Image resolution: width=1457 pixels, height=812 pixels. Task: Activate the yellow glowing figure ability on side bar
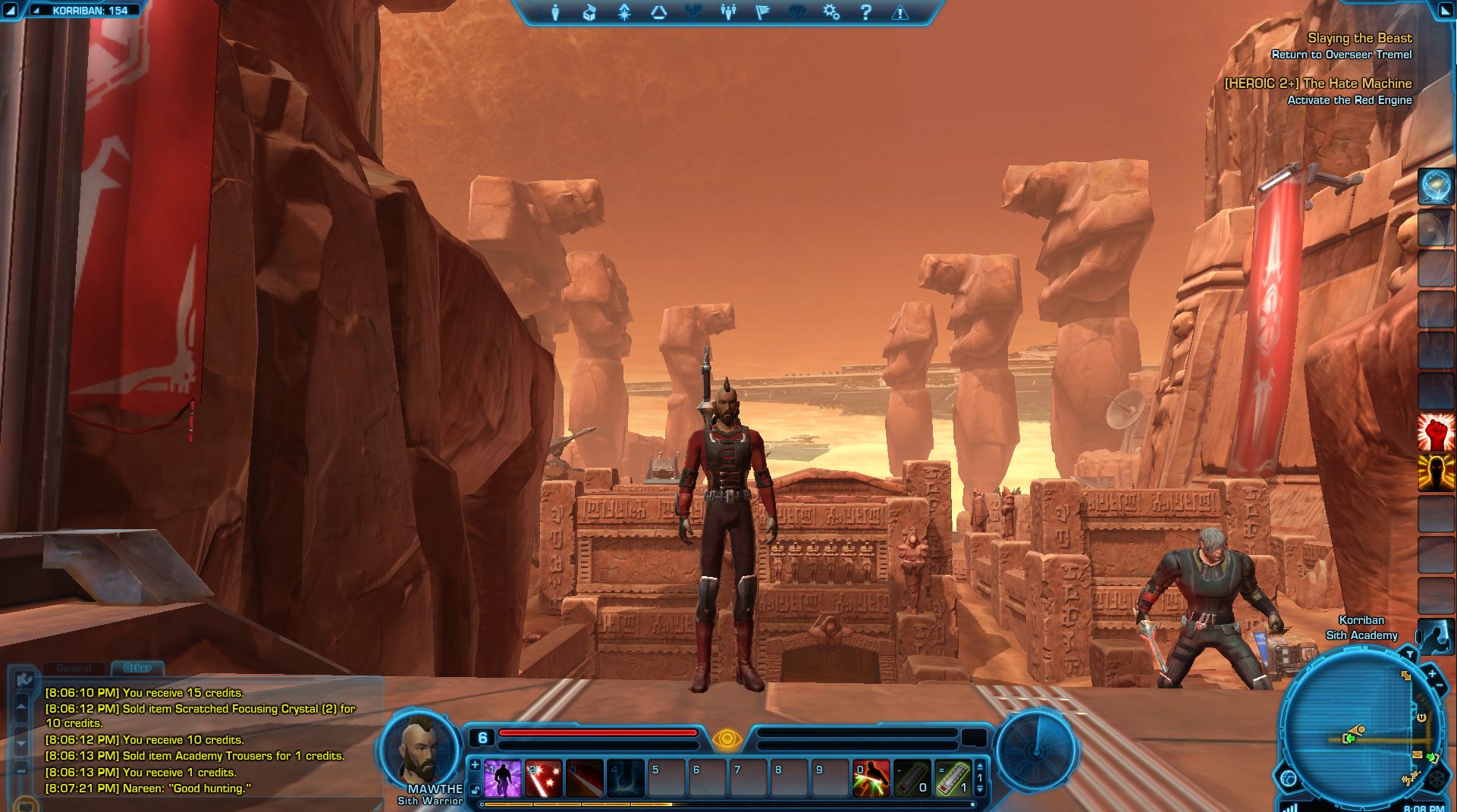pos(1436,472)
